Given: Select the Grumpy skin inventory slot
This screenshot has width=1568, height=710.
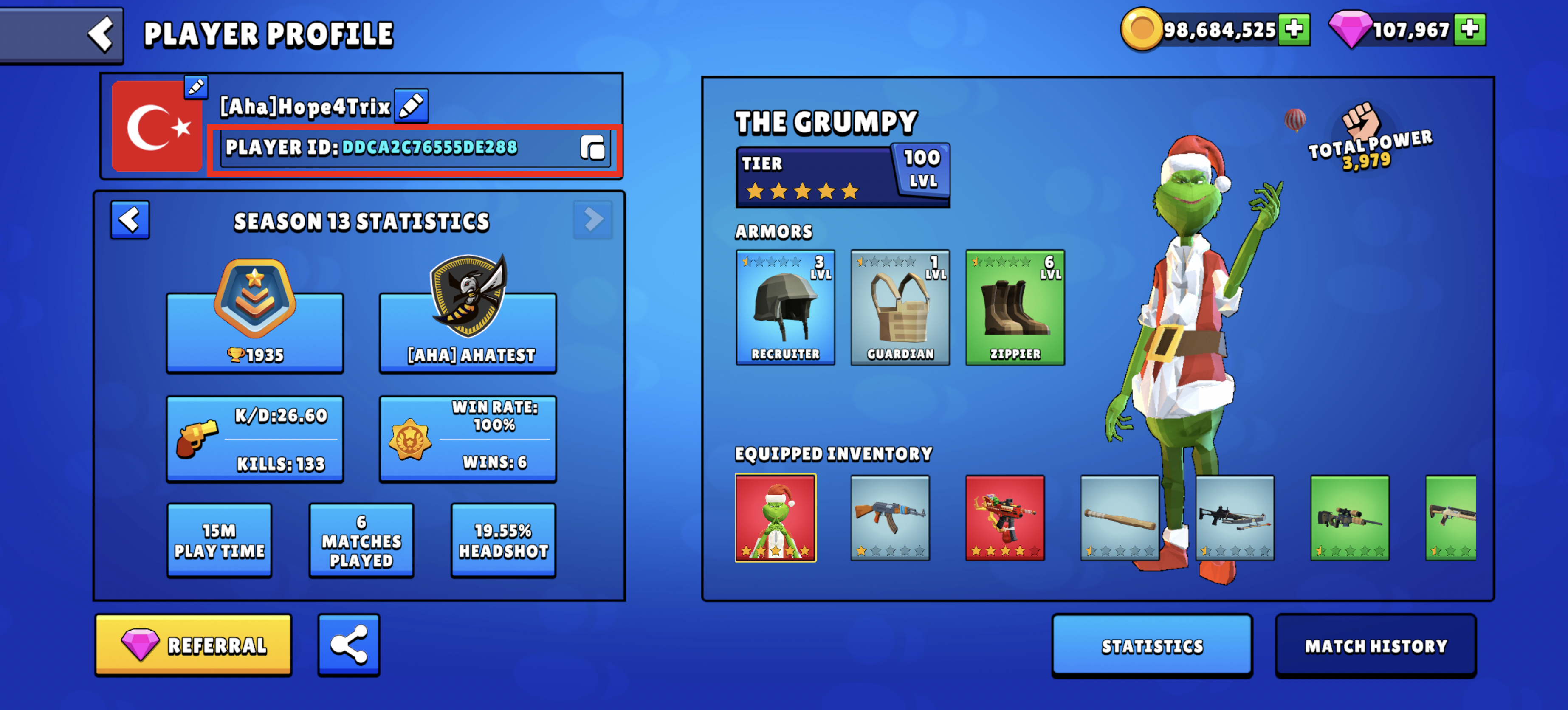Looking at the screenshot, I should click(776, 518).
